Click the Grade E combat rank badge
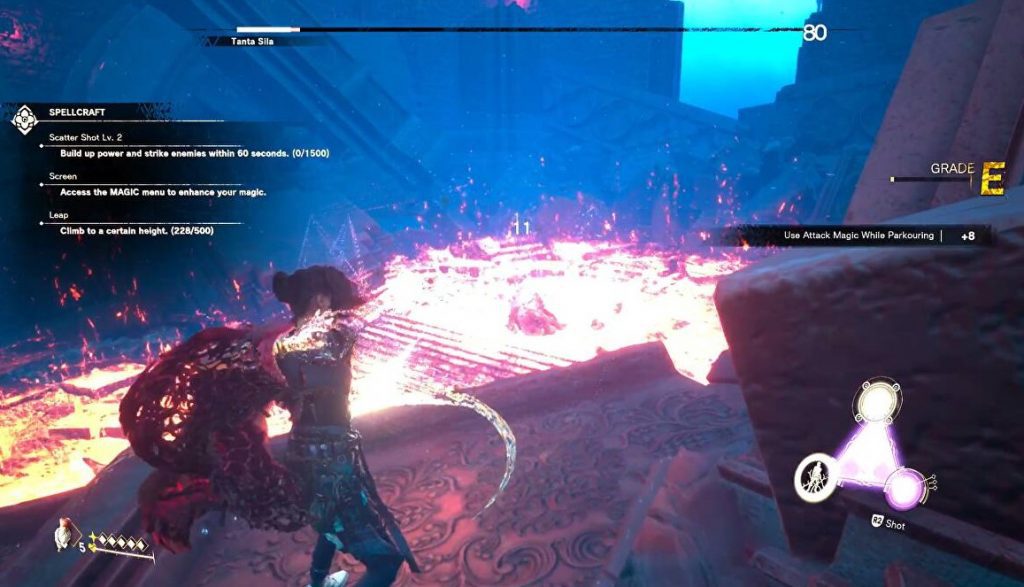Screen dimensions: 1024x587 (991, 178)
